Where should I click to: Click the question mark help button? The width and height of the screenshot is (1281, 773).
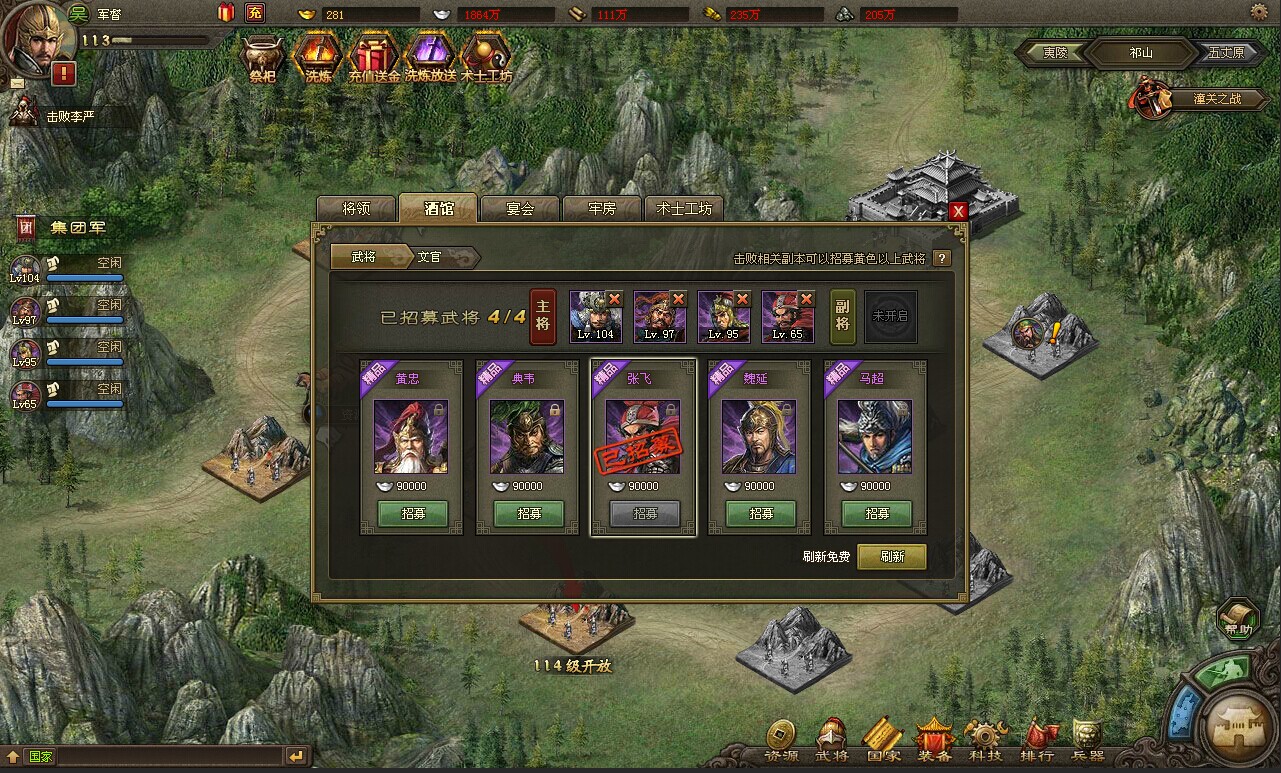click(941, 258)
